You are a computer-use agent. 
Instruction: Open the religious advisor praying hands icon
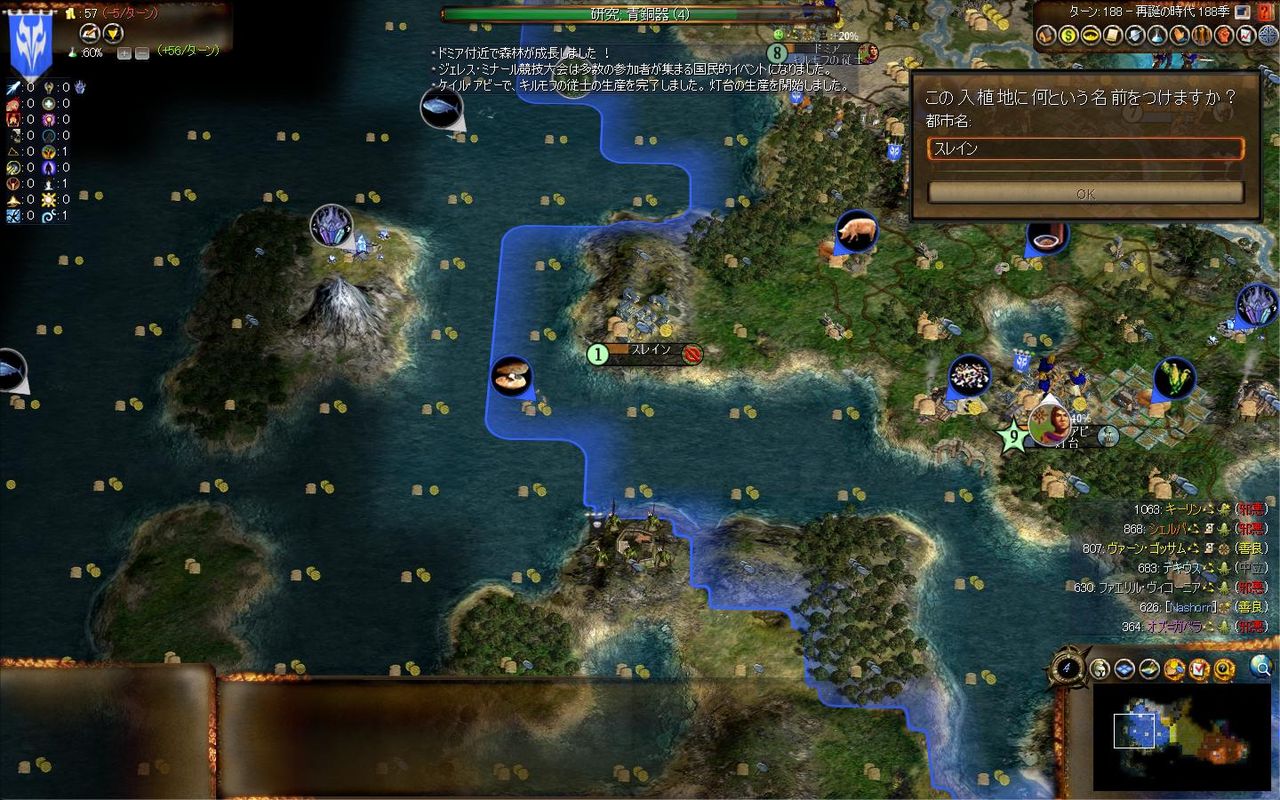pyautogui.click(x=1178, y=36)
